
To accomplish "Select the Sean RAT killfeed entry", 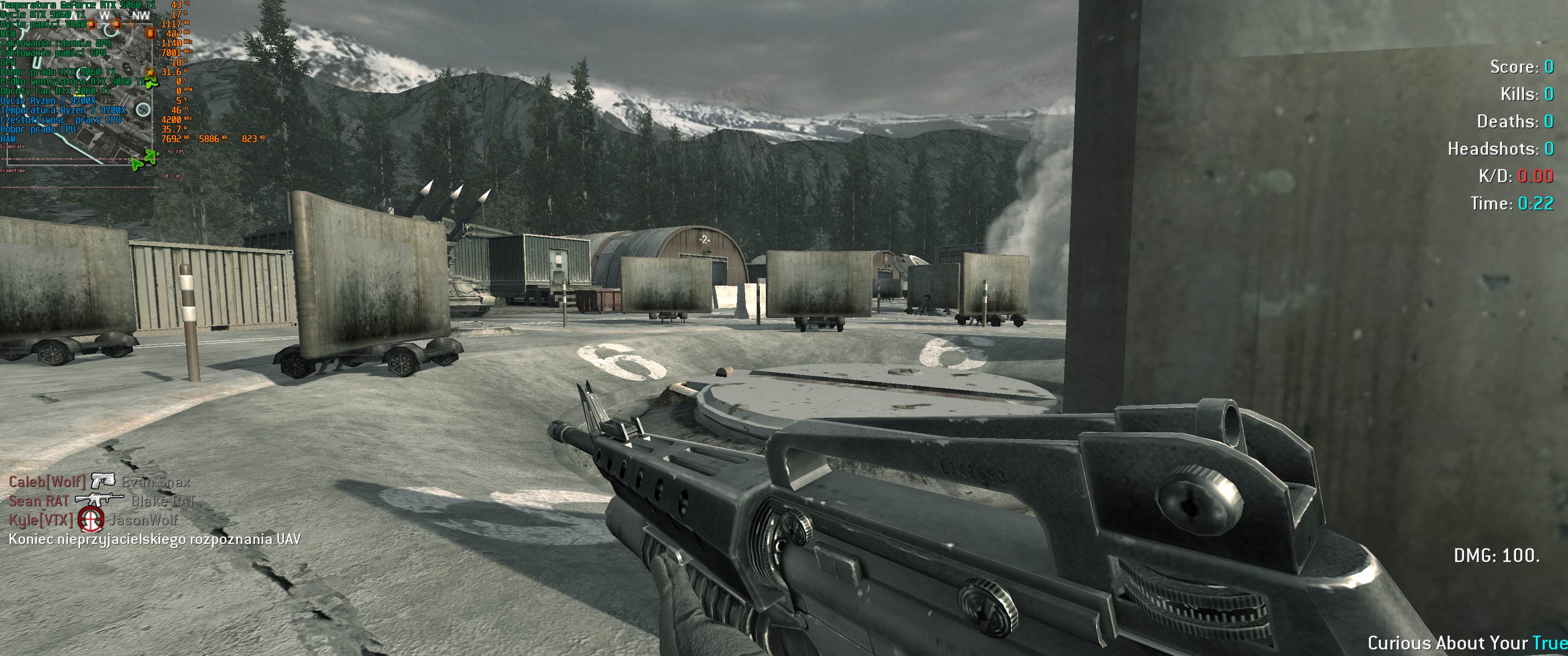I will 38,502.
